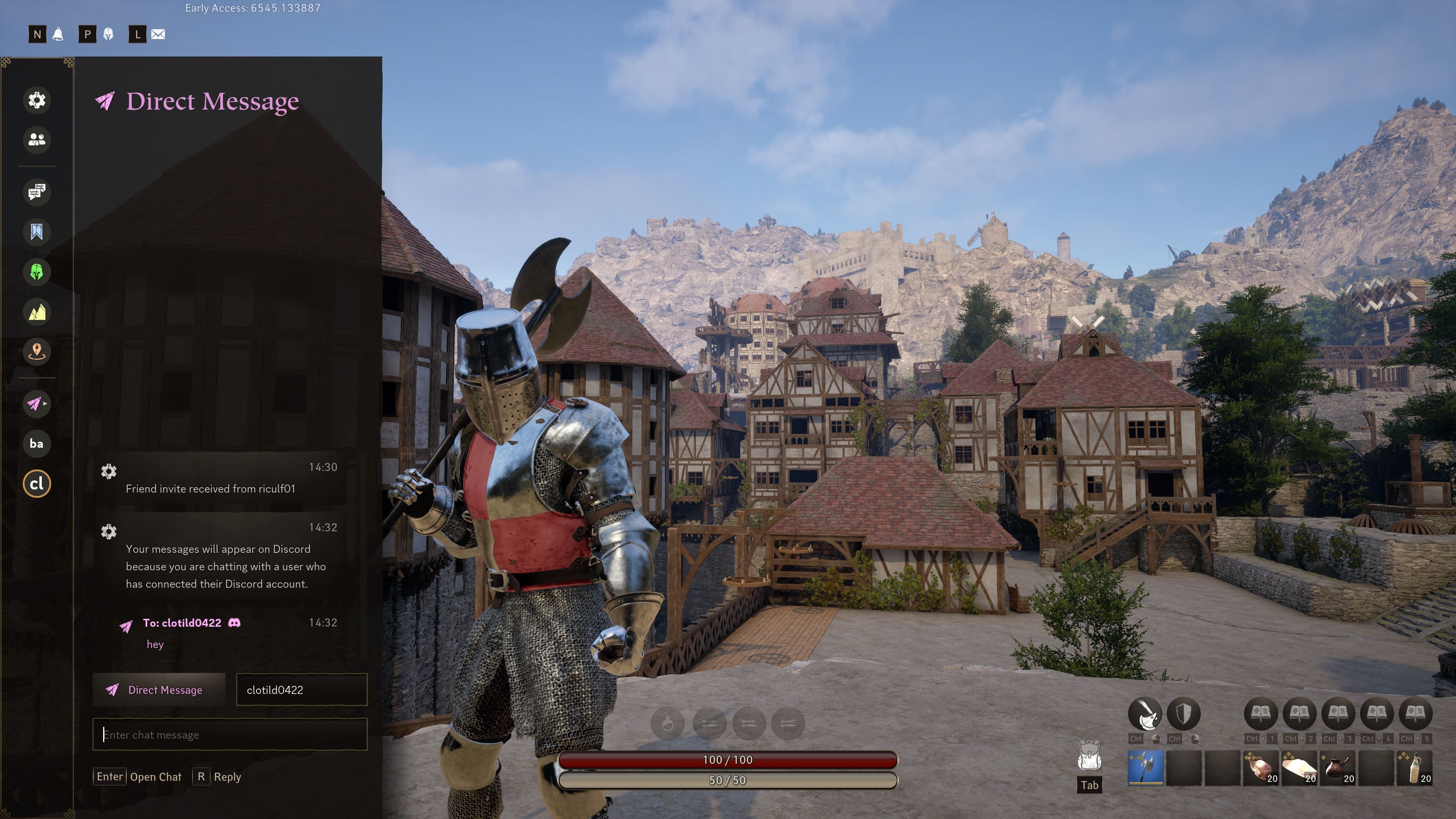Select the orange map pin chat channel
This screenshot has height=819, width=1456.
click(37, 351)
